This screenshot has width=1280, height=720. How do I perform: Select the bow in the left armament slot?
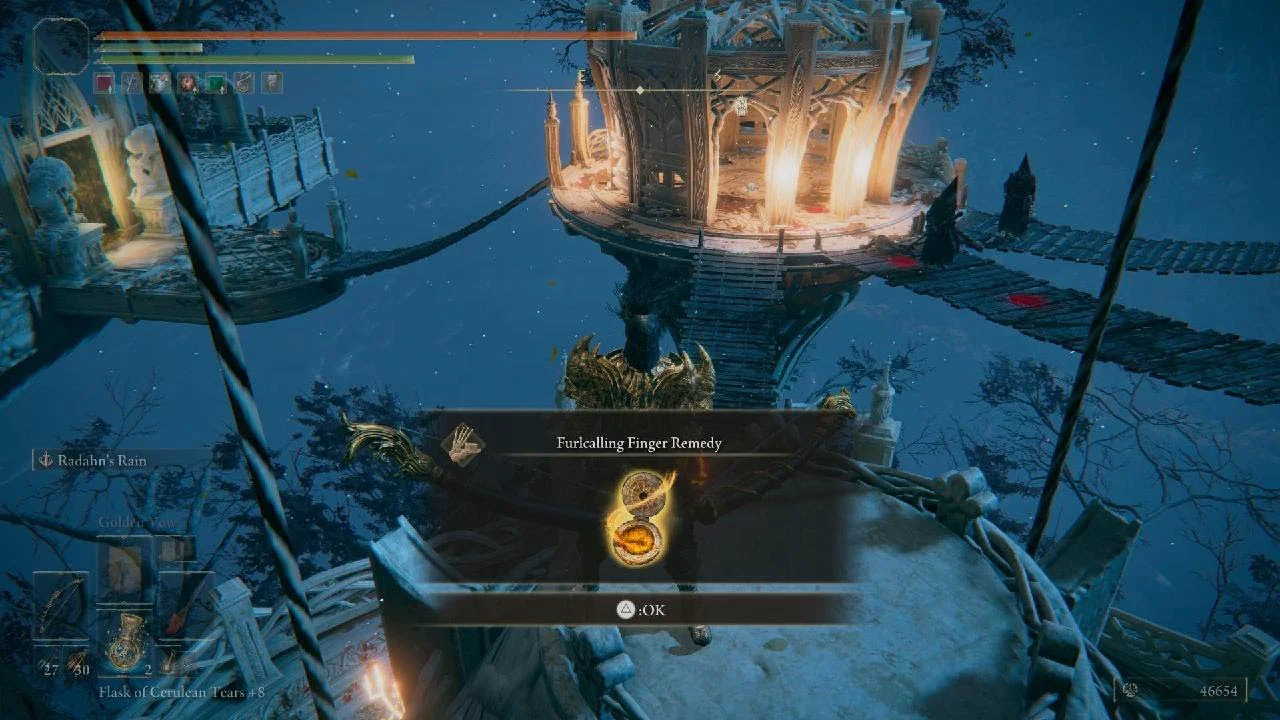pyautogui.click(x=62, y=605)
